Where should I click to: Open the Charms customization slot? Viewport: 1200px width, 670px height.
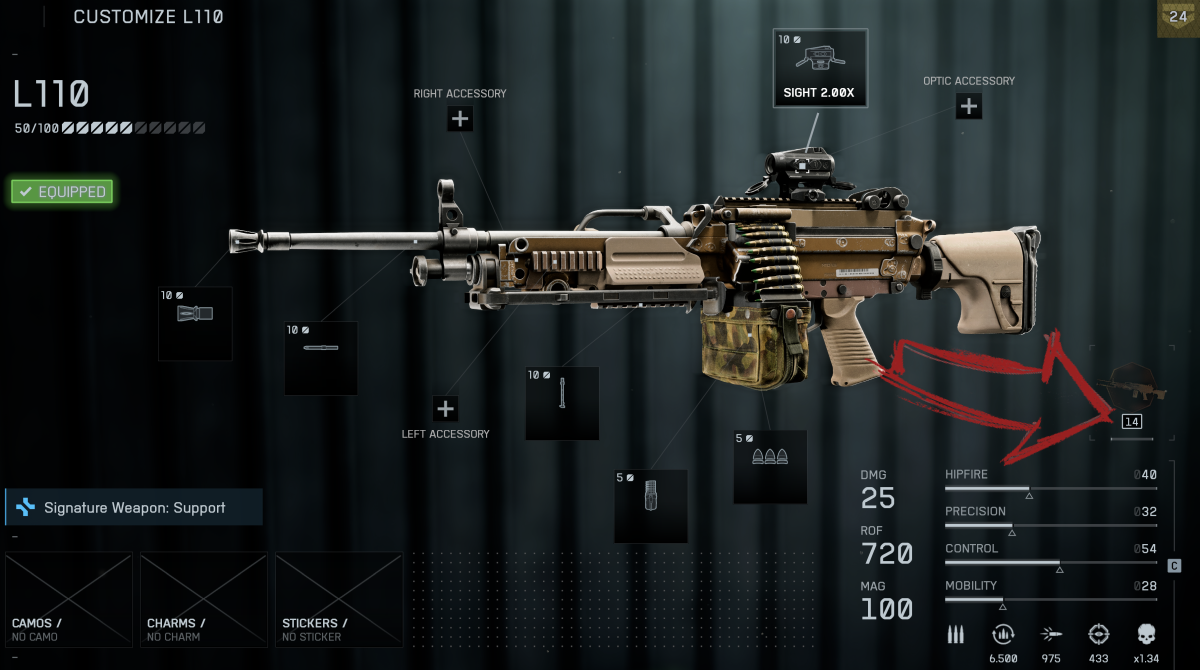coord(204,599)
